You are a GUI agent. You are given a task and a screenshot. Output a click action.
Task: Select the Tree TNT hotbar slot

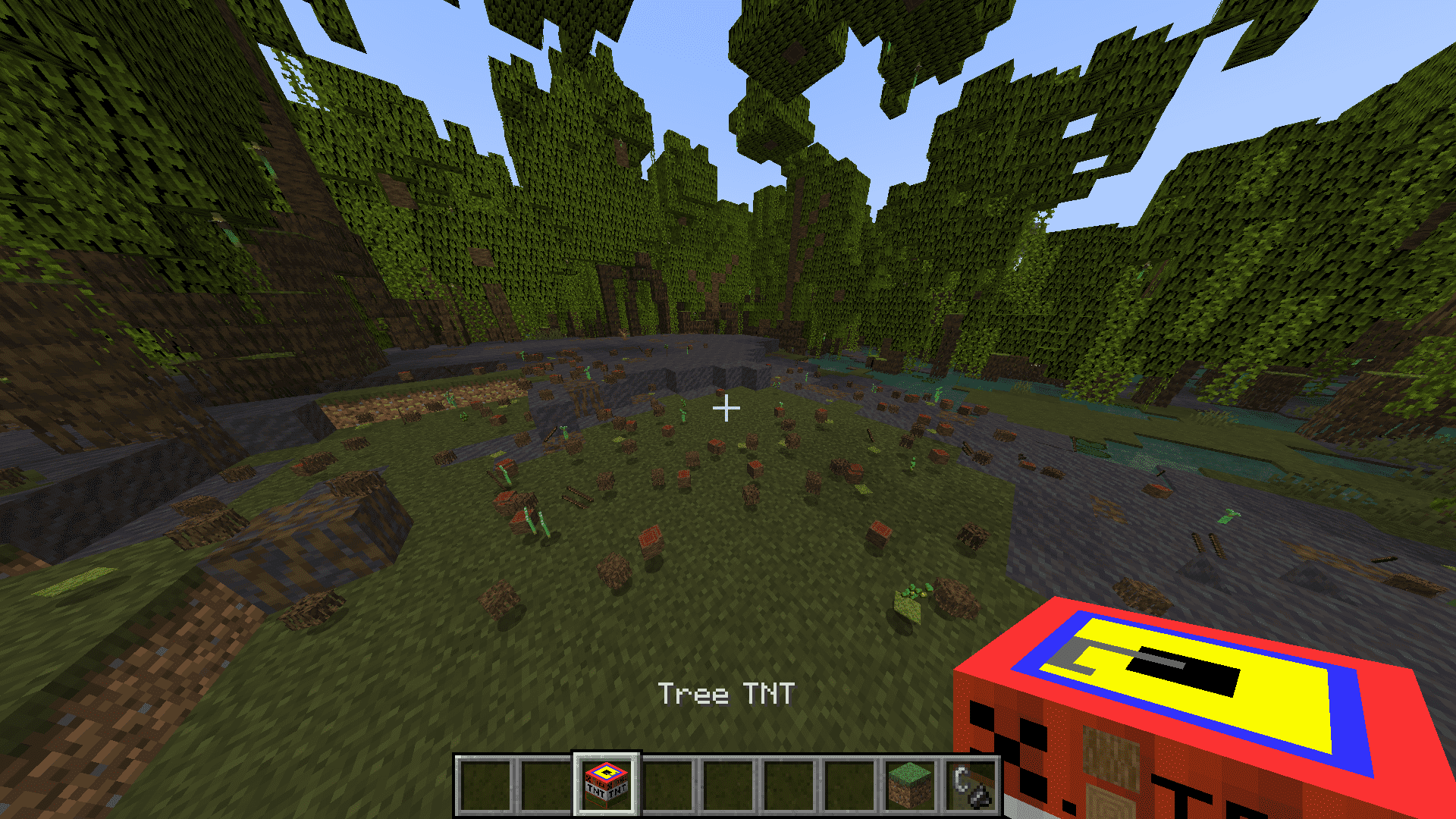click(607, 785)
